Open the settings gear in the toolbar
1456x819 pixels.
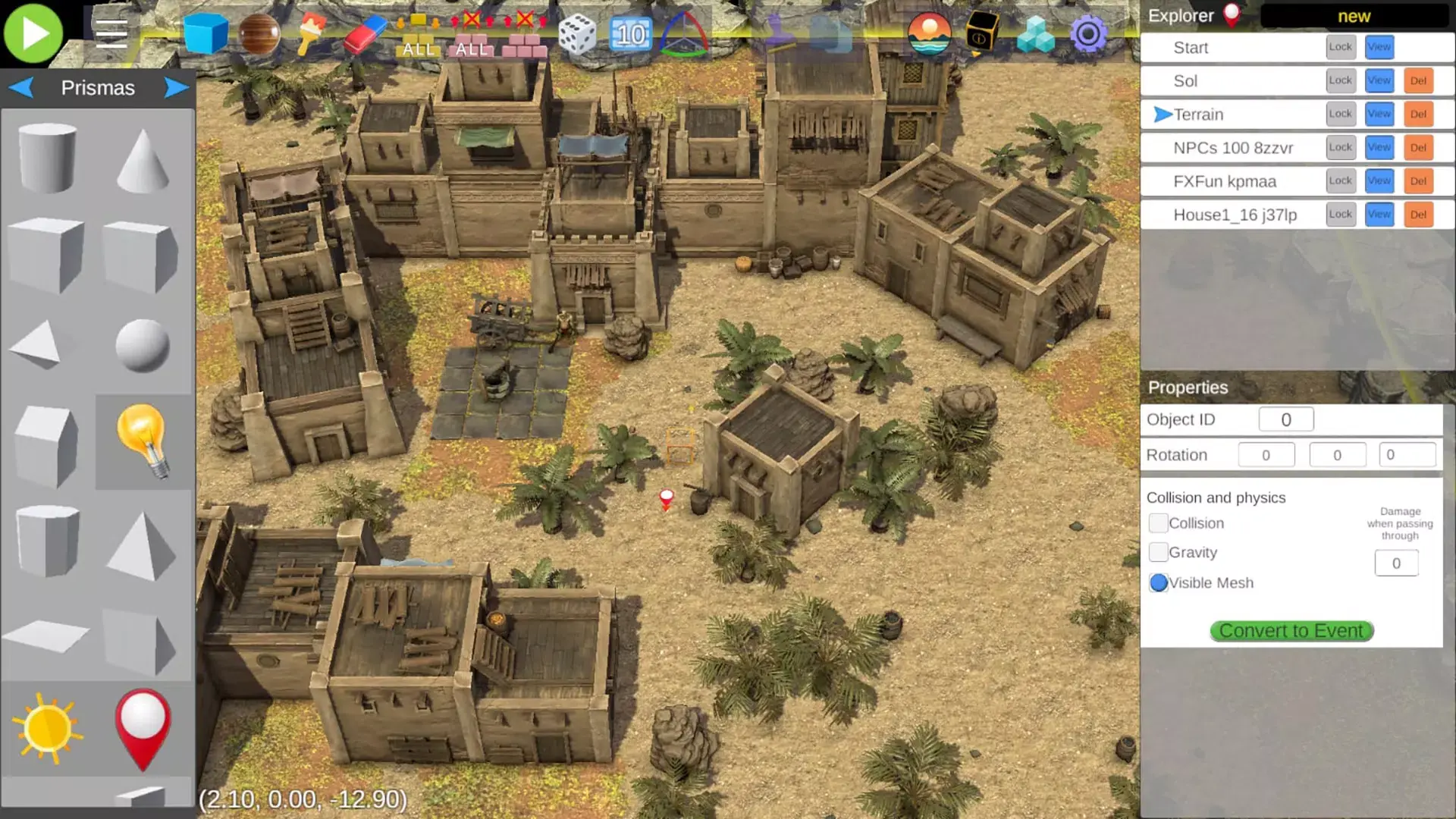1090,33
